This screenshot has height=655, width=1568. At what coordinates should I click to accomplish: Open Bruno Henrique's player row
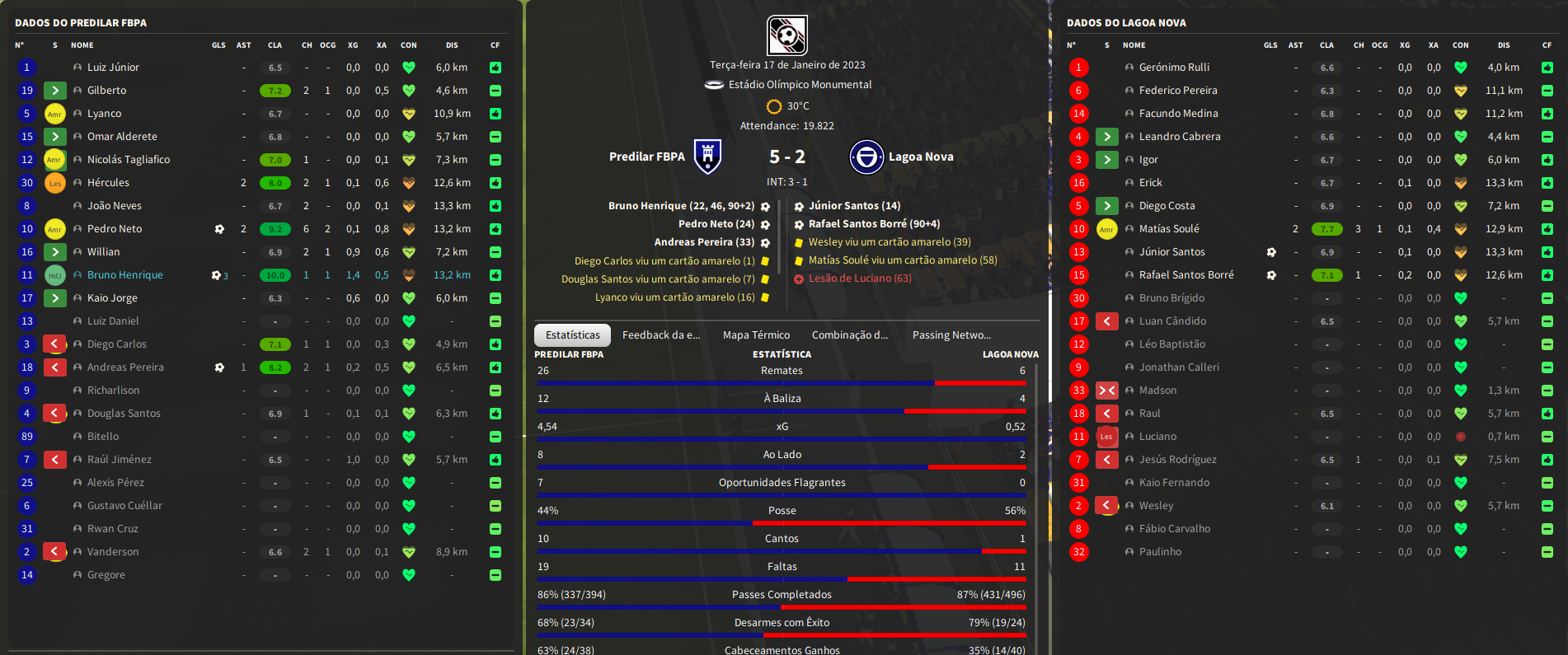pyautogui.click(x=125, y=275)
